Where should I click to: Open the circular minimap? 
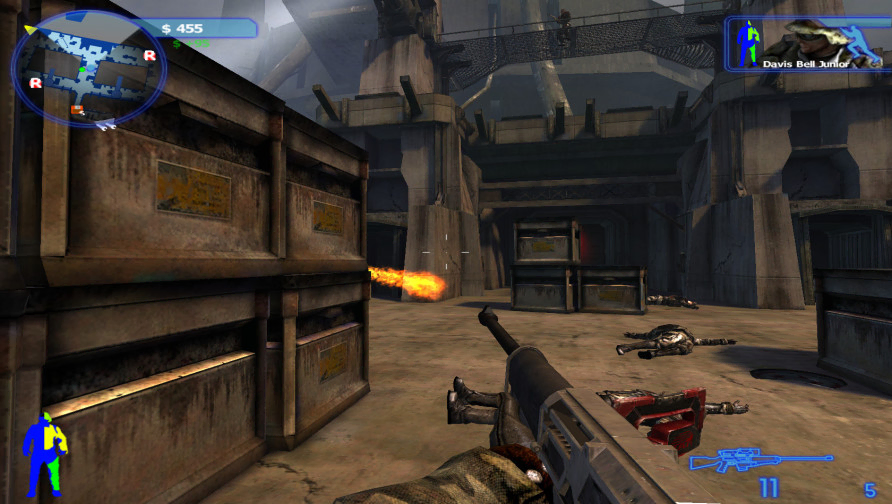click(88, 68)
